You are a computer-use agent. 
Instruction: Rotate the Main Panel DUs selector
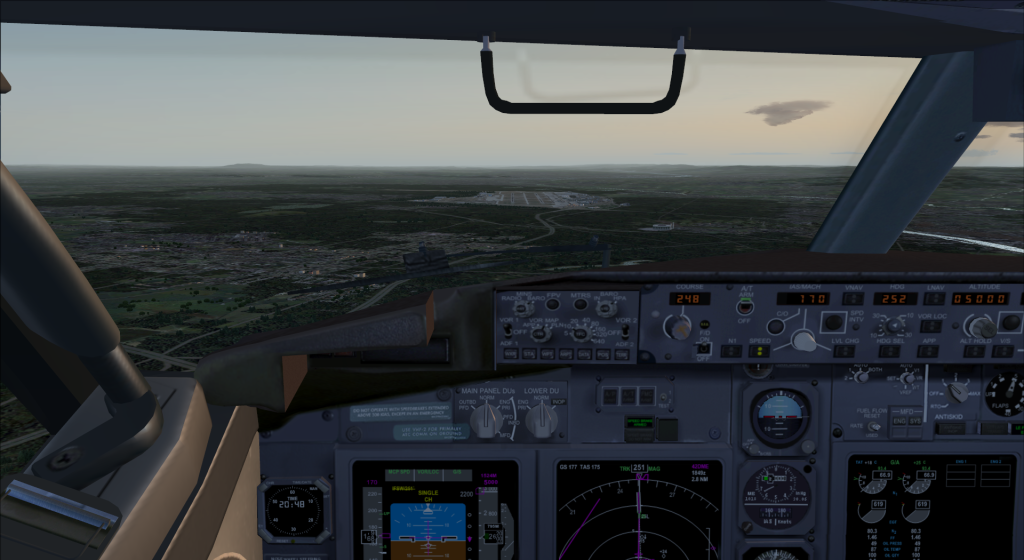coord(485,422)
